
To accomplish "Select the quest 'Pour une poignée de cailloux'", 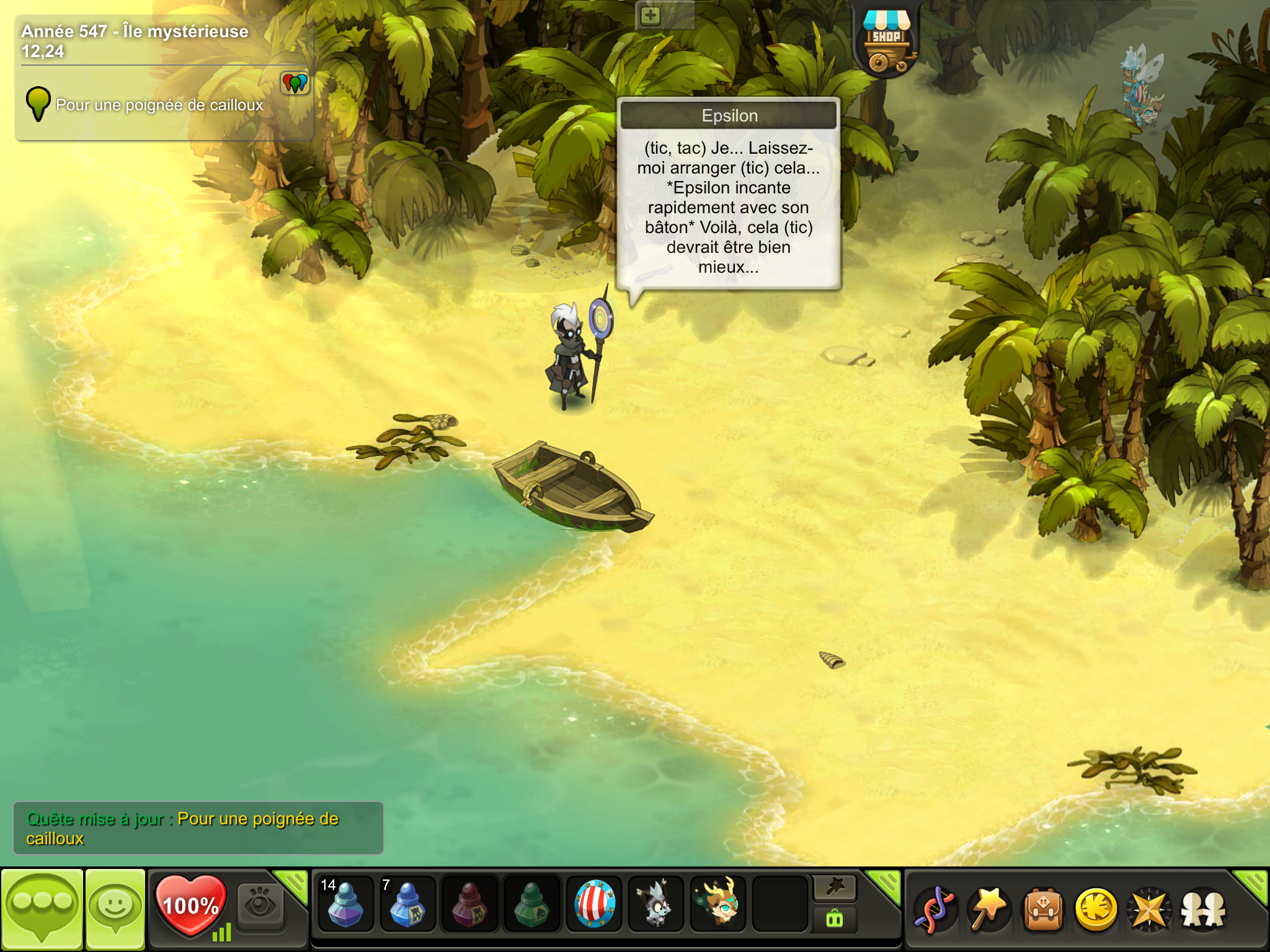I will tap(159, 105).
